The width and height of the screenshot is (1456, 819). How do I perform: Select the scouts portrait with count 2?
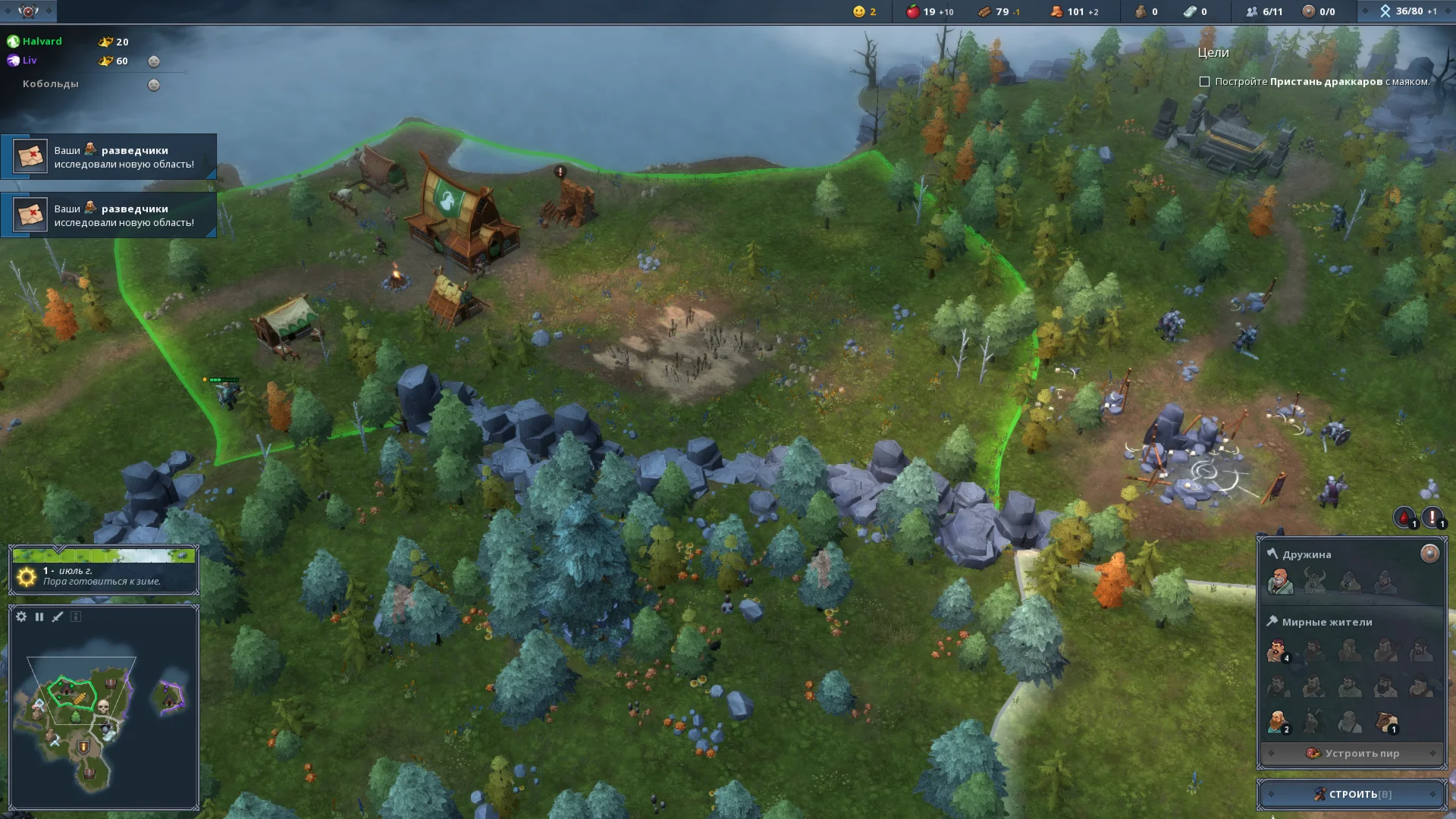(1278, 722)
